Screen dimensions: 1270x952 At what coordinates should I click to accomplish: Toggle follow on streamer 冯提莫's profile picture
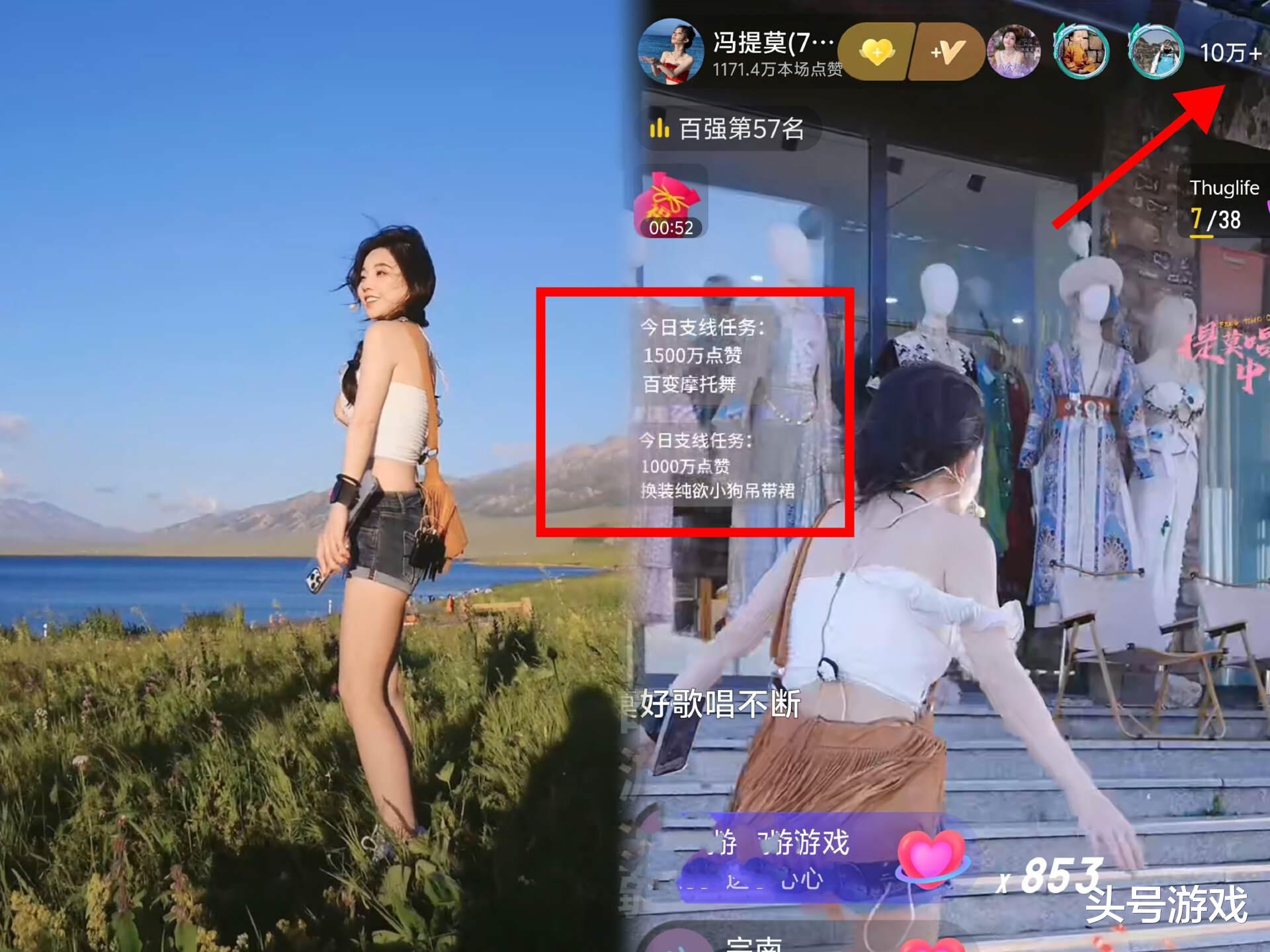tap(675, 52)
